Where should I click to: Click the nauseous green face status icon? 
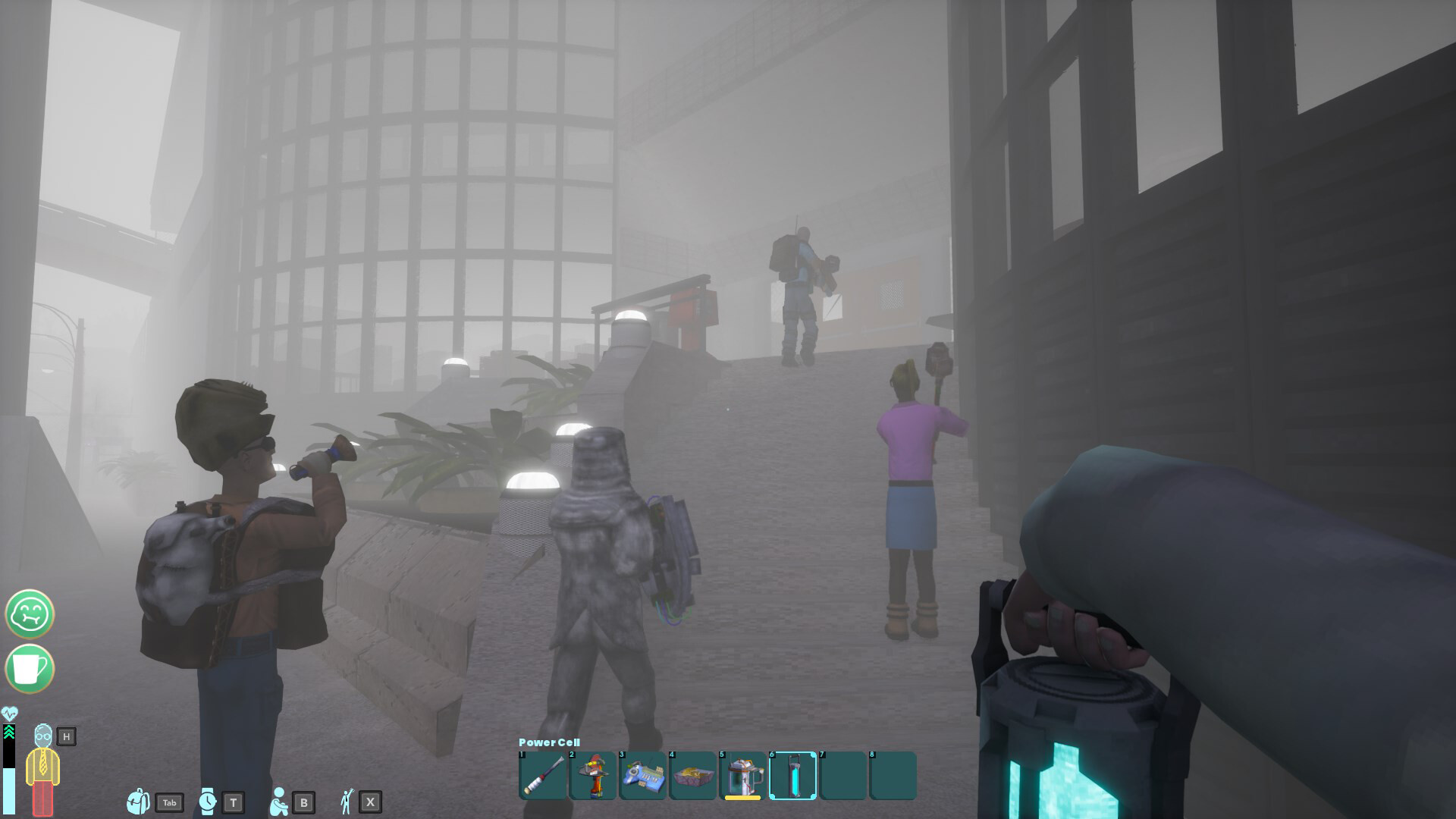[30, 614]
